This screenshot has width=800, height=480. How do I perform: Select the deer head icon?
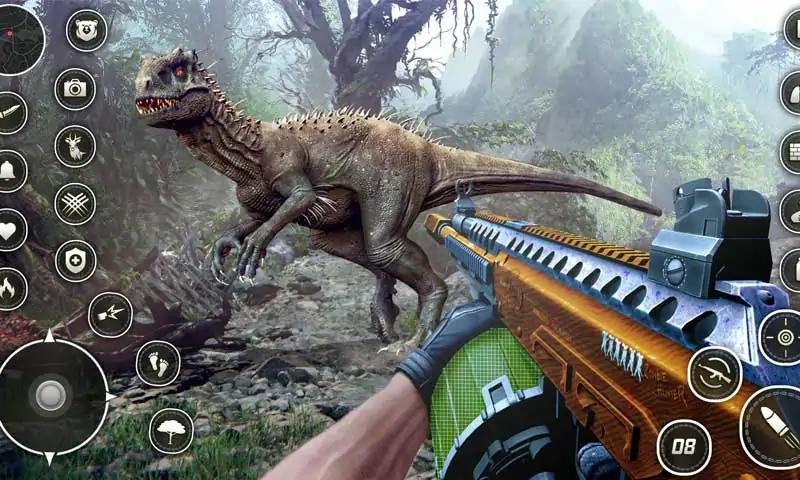pyautogui.click(x=75, y=146)
